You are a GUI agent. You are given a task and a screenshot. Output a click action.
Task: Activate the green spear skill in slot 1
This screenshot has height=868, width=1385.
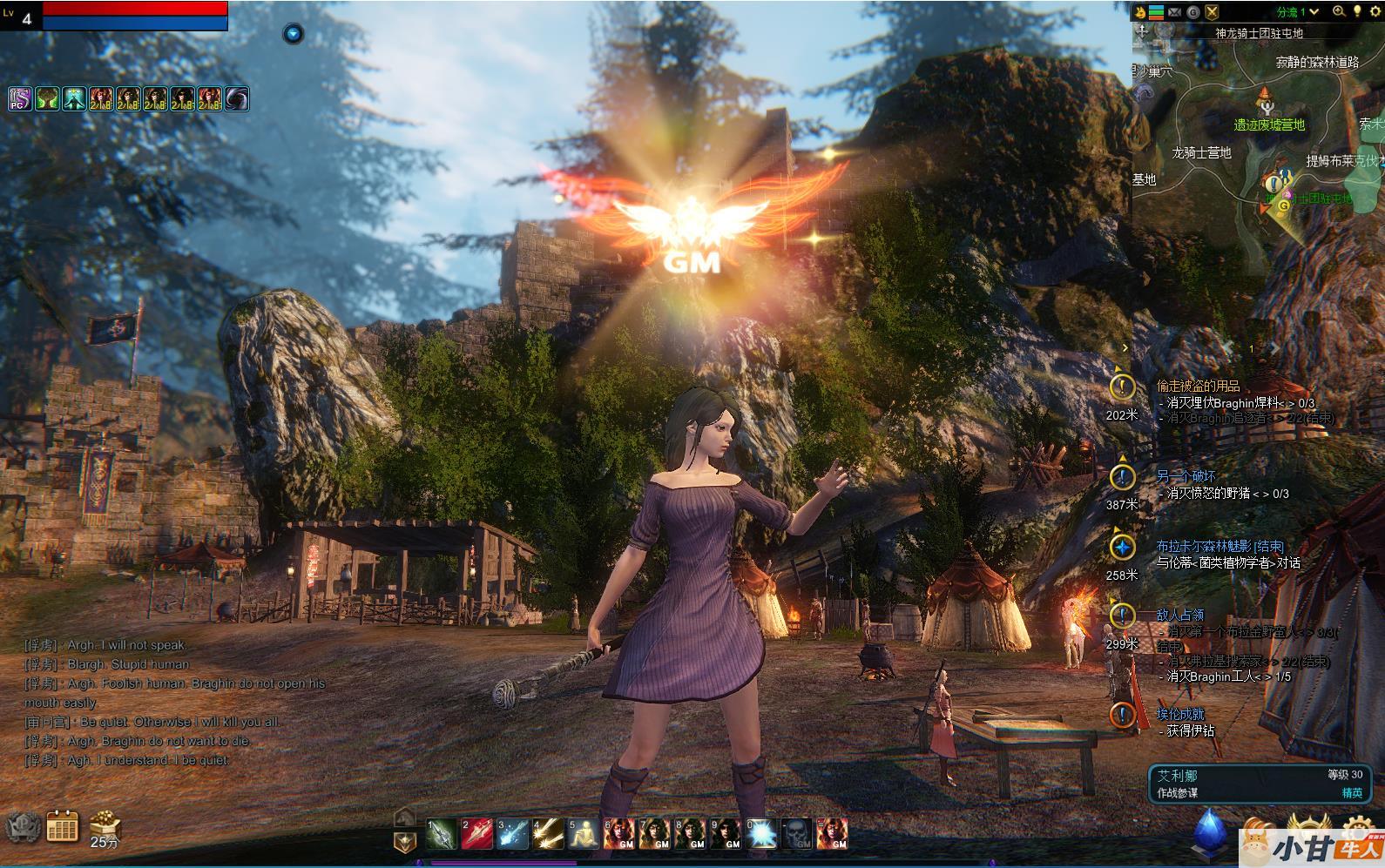pos(442,833)
